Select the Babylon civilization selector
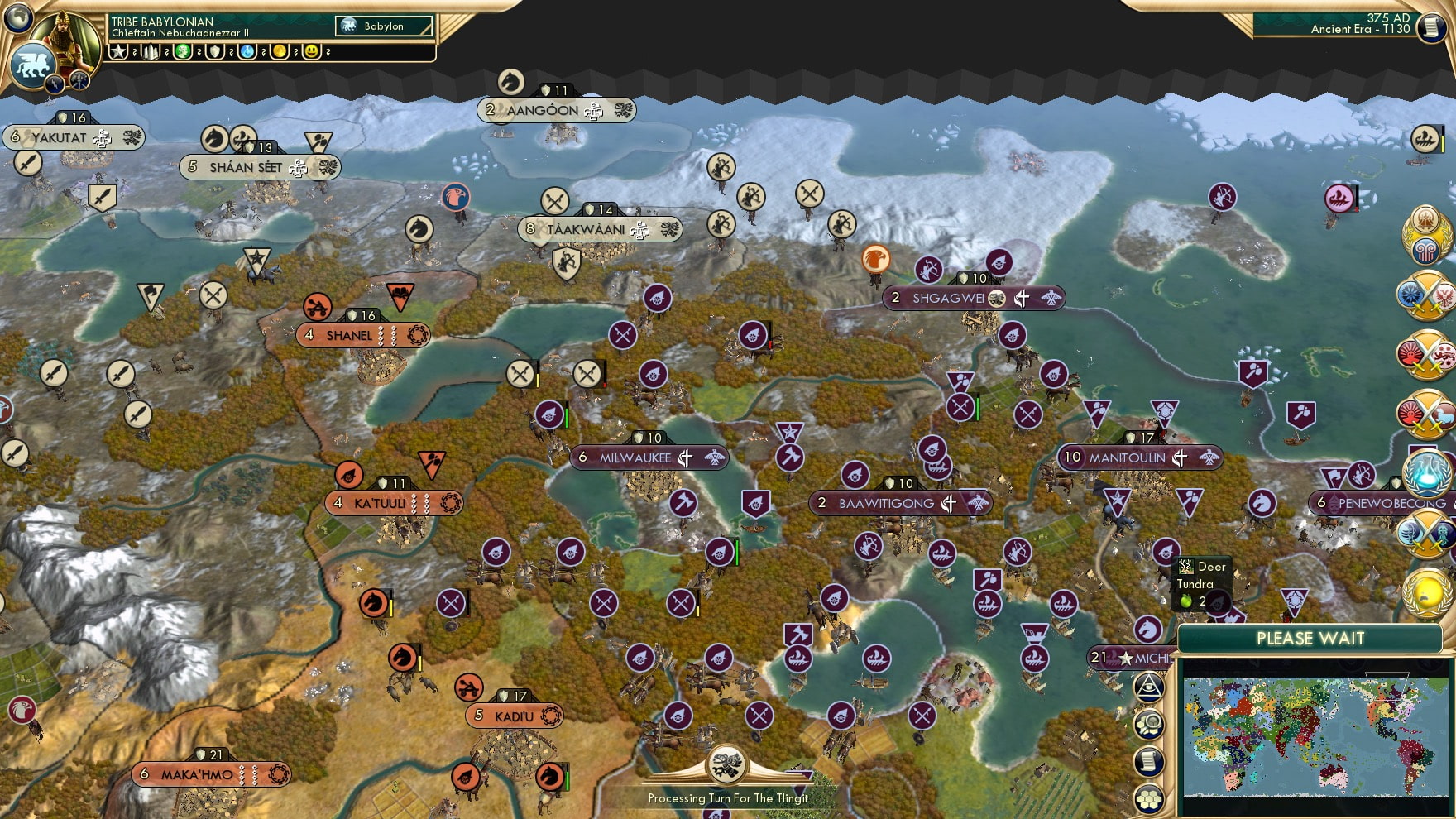The image size is (1456, 819). pyautogui.click(x=381, y=26)
